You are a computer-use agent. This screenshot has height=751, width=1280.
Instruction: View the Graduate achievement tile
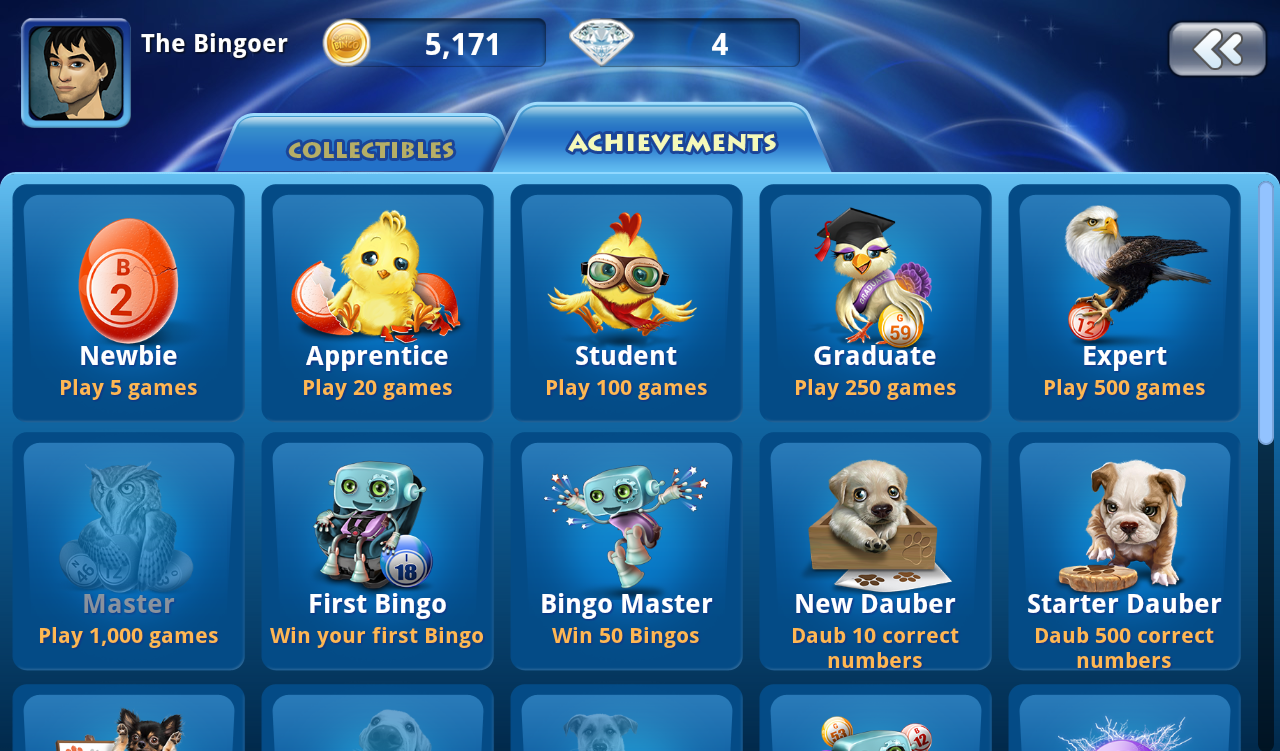pyautogui.click(x=875, y=302)
